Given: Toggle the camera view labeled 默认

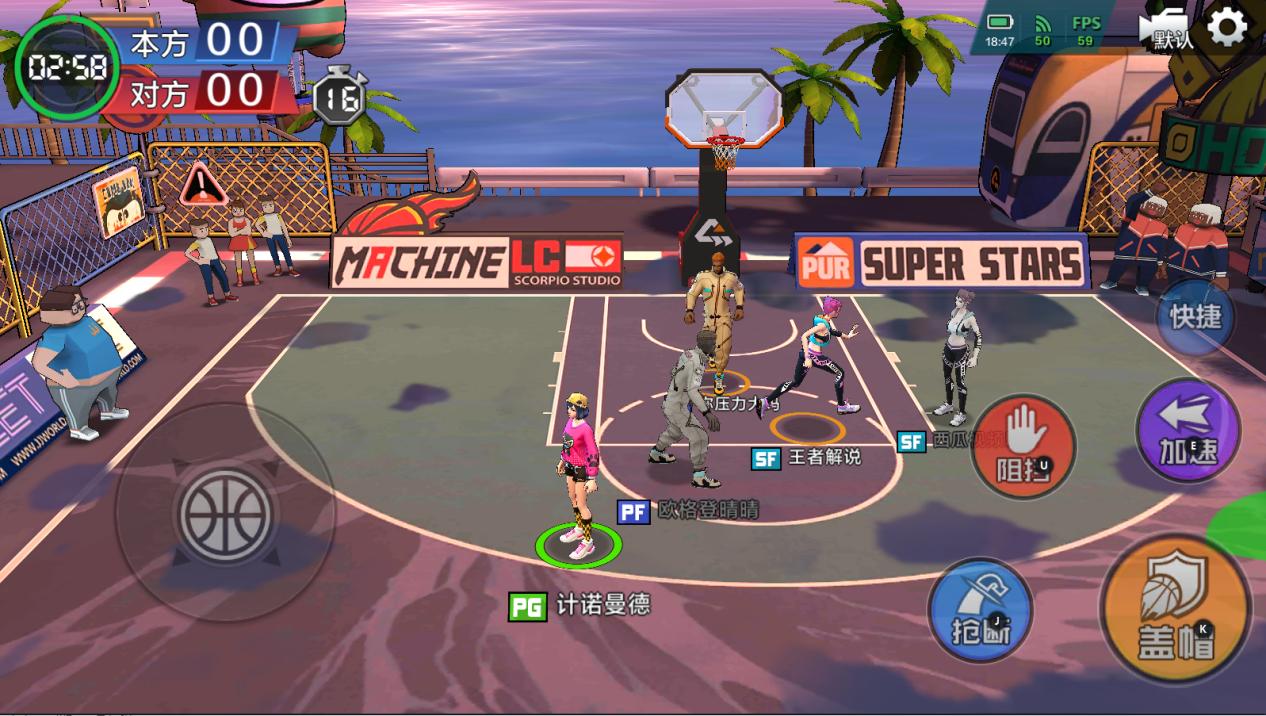Looking at the screenshot, I should point(1166,29).
